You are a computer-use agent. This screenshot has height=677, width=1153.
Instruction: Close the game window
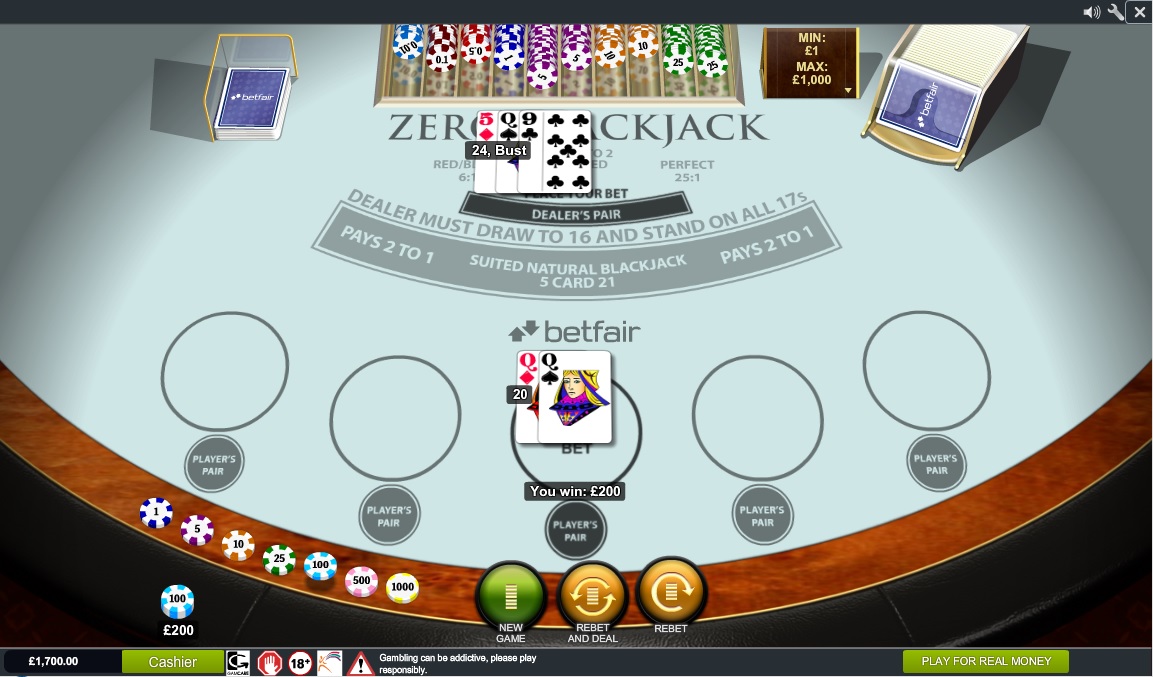point(1140,12)
